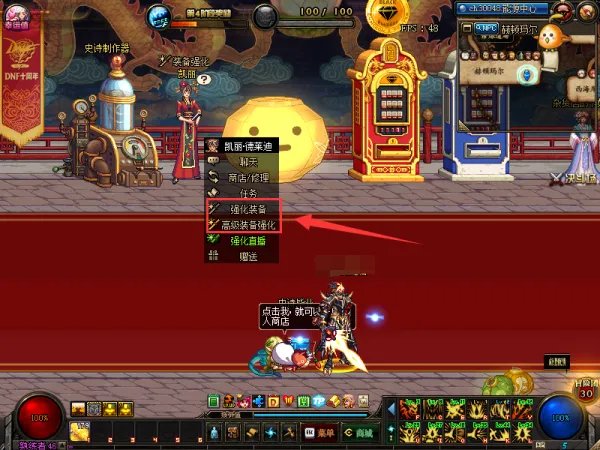600x450 pixels.
Task: Click the orange bird mascot icon
Action: (x=550, y=37)
